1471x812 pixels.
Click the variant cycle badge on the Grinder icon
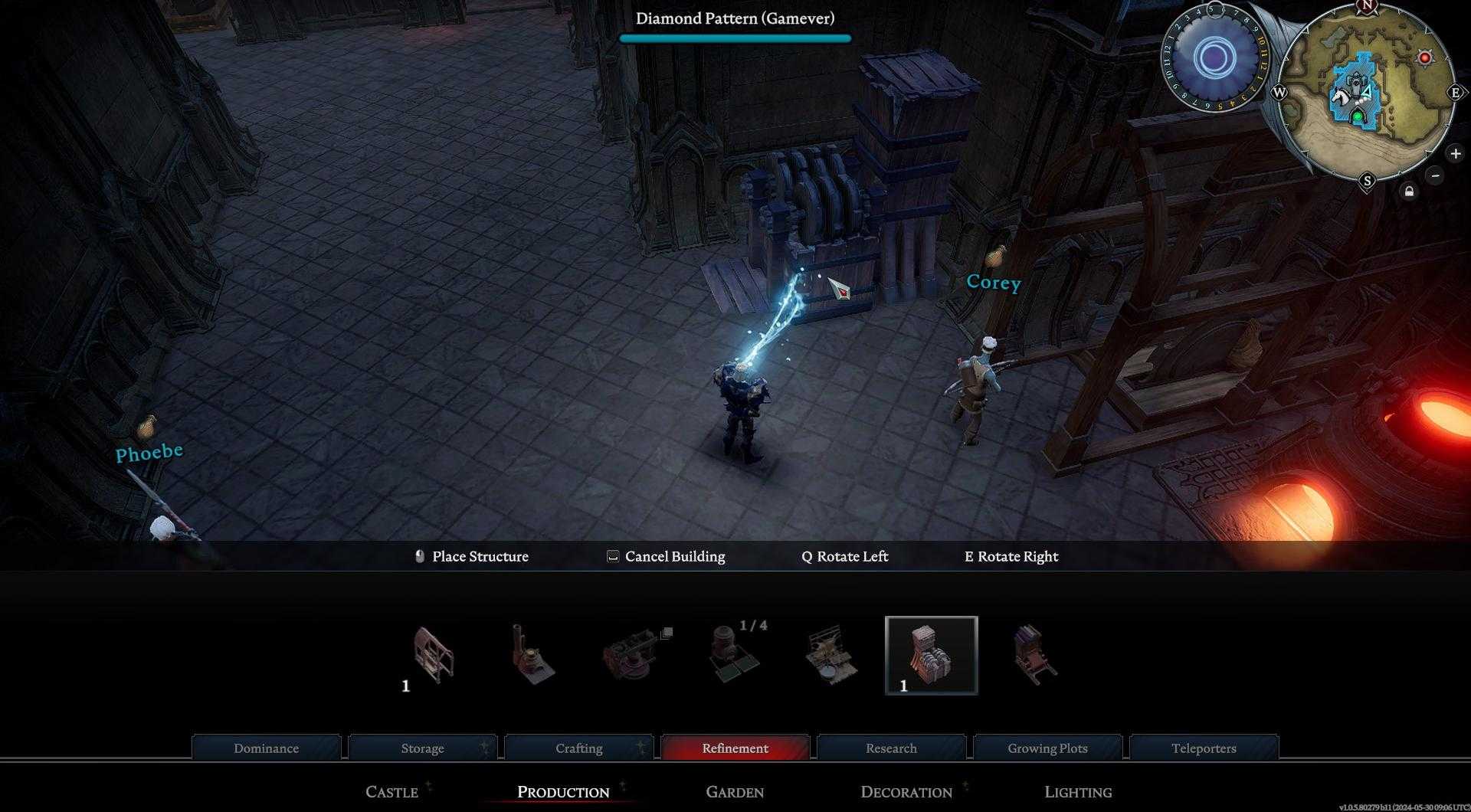click(666, 632)
